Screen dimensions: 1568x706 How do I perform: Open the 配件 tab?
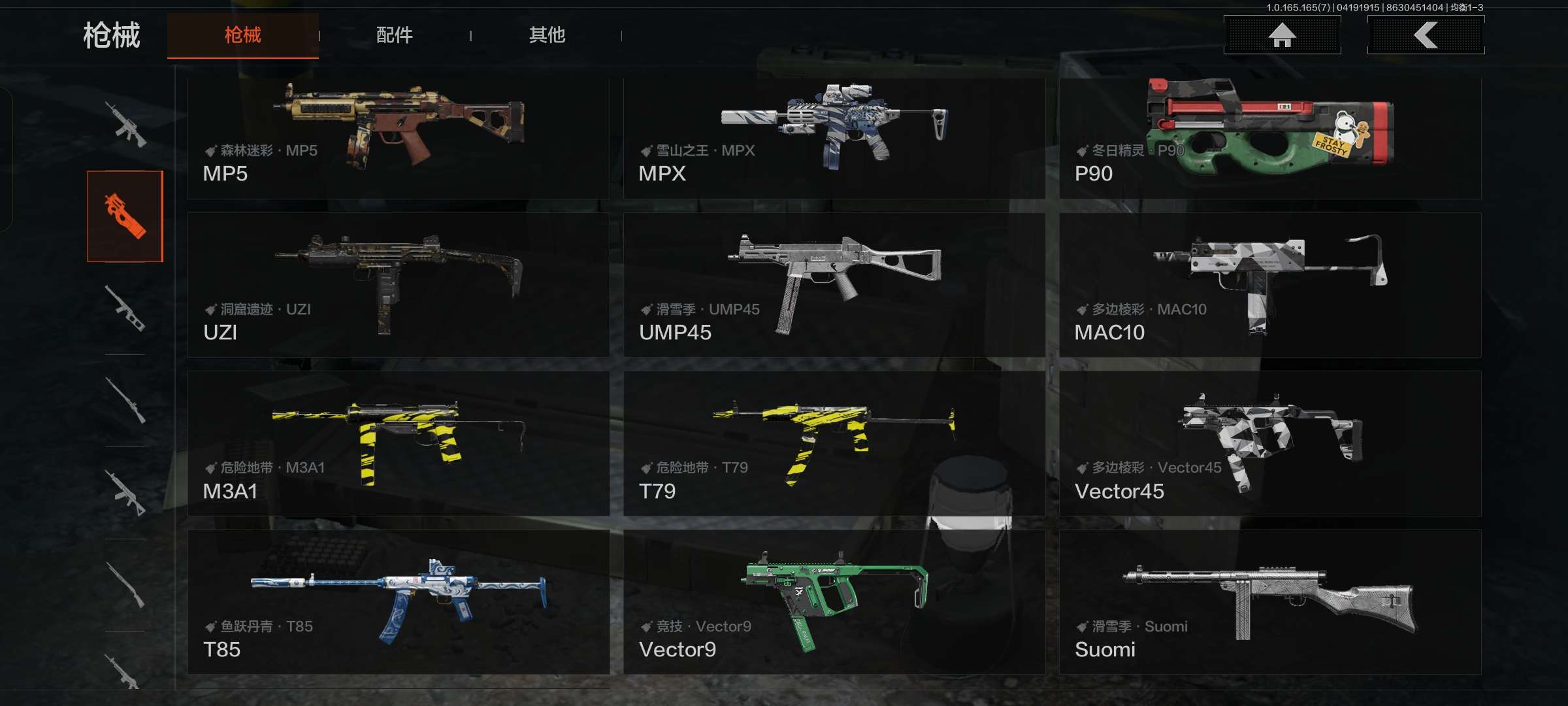point(394,35)
